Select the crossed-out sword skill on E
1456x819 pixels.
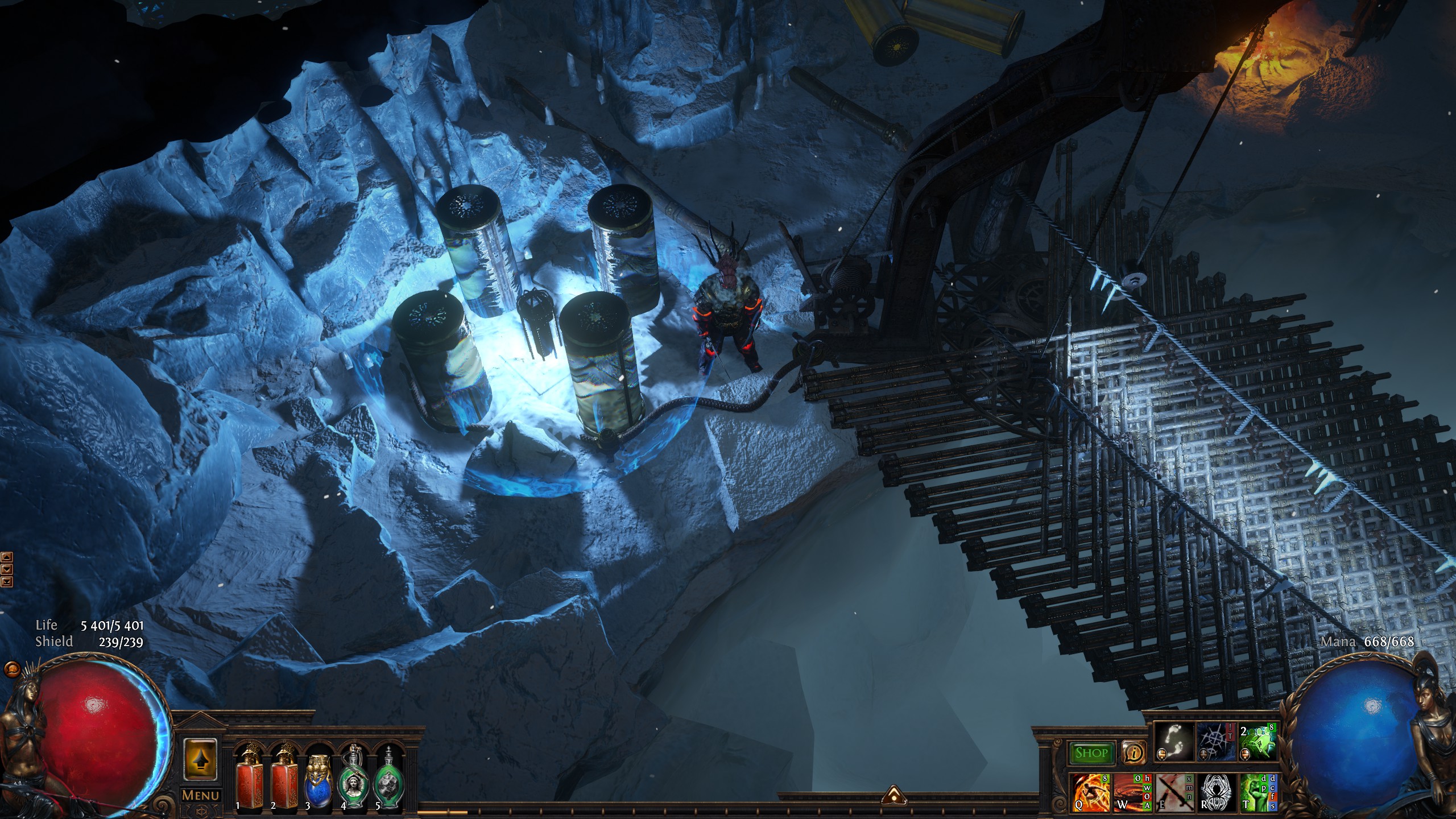(1173, 791)
